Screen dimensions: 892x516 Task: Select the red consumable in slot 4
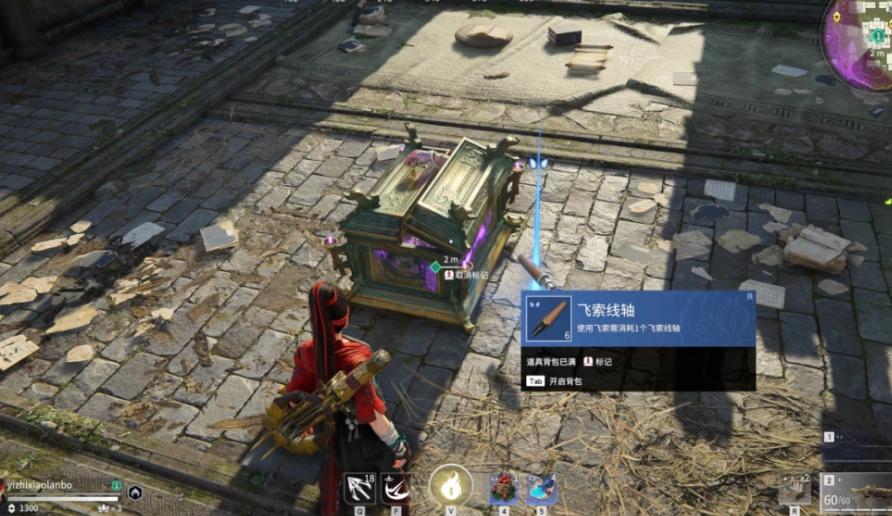pos(503,489)
